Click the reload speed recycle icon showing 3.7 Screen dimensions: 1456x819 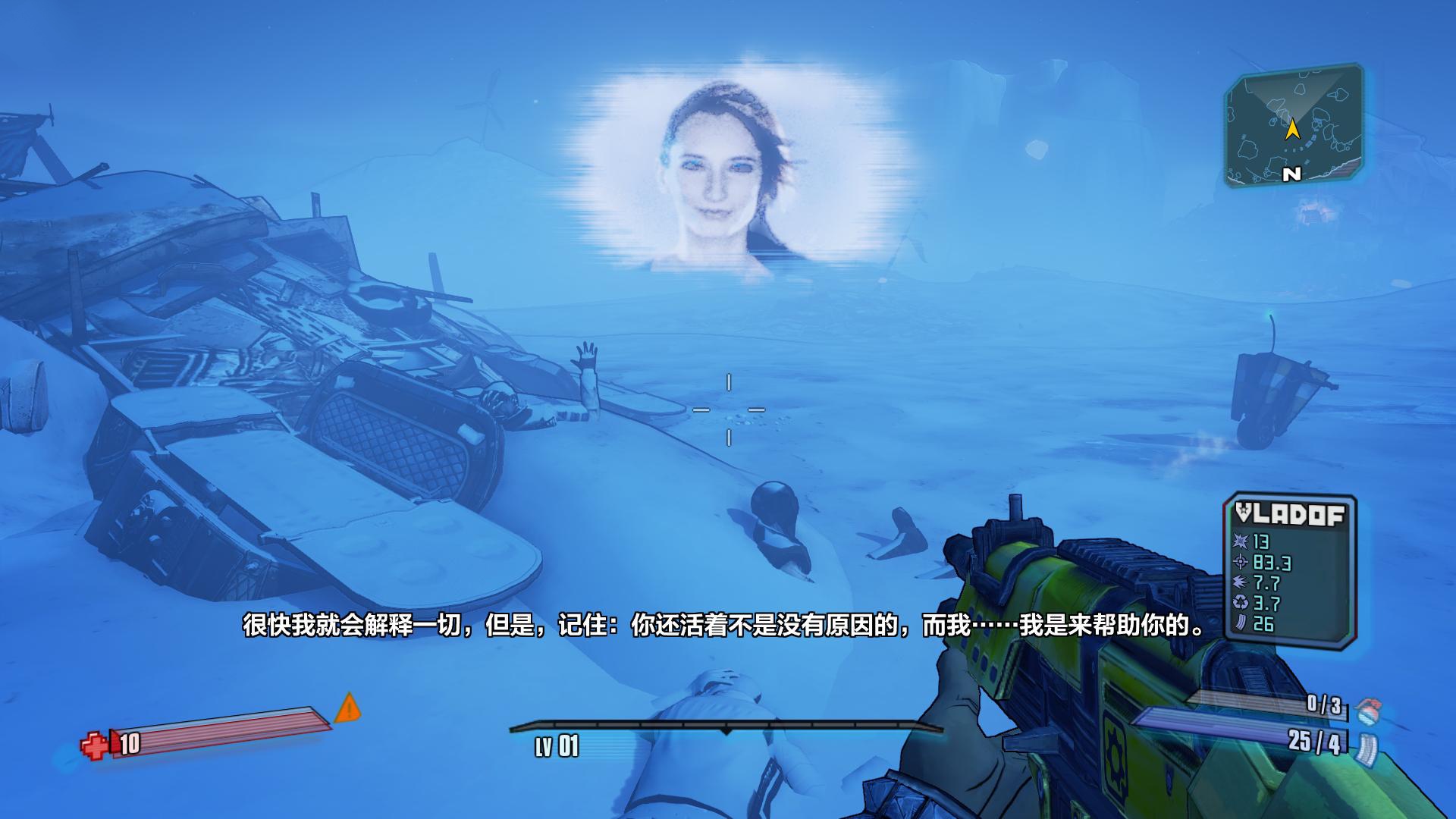pyautogui.click(x=1240, y=601)
